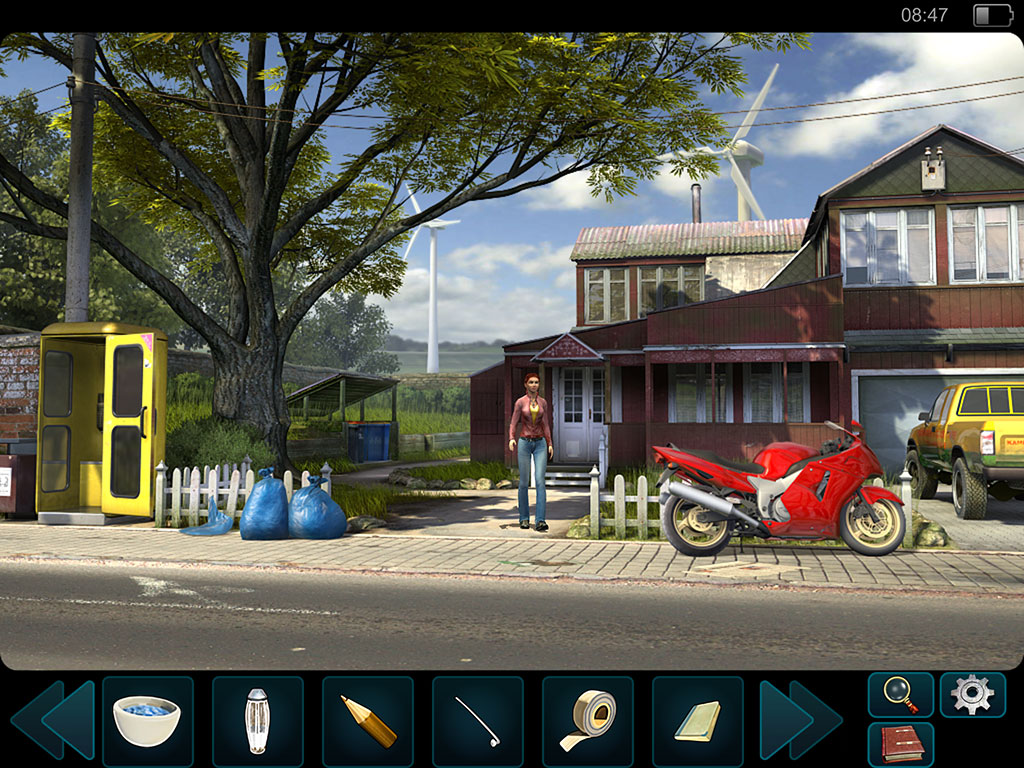Pick the salt shaker from the inventory

coord(257,720)
